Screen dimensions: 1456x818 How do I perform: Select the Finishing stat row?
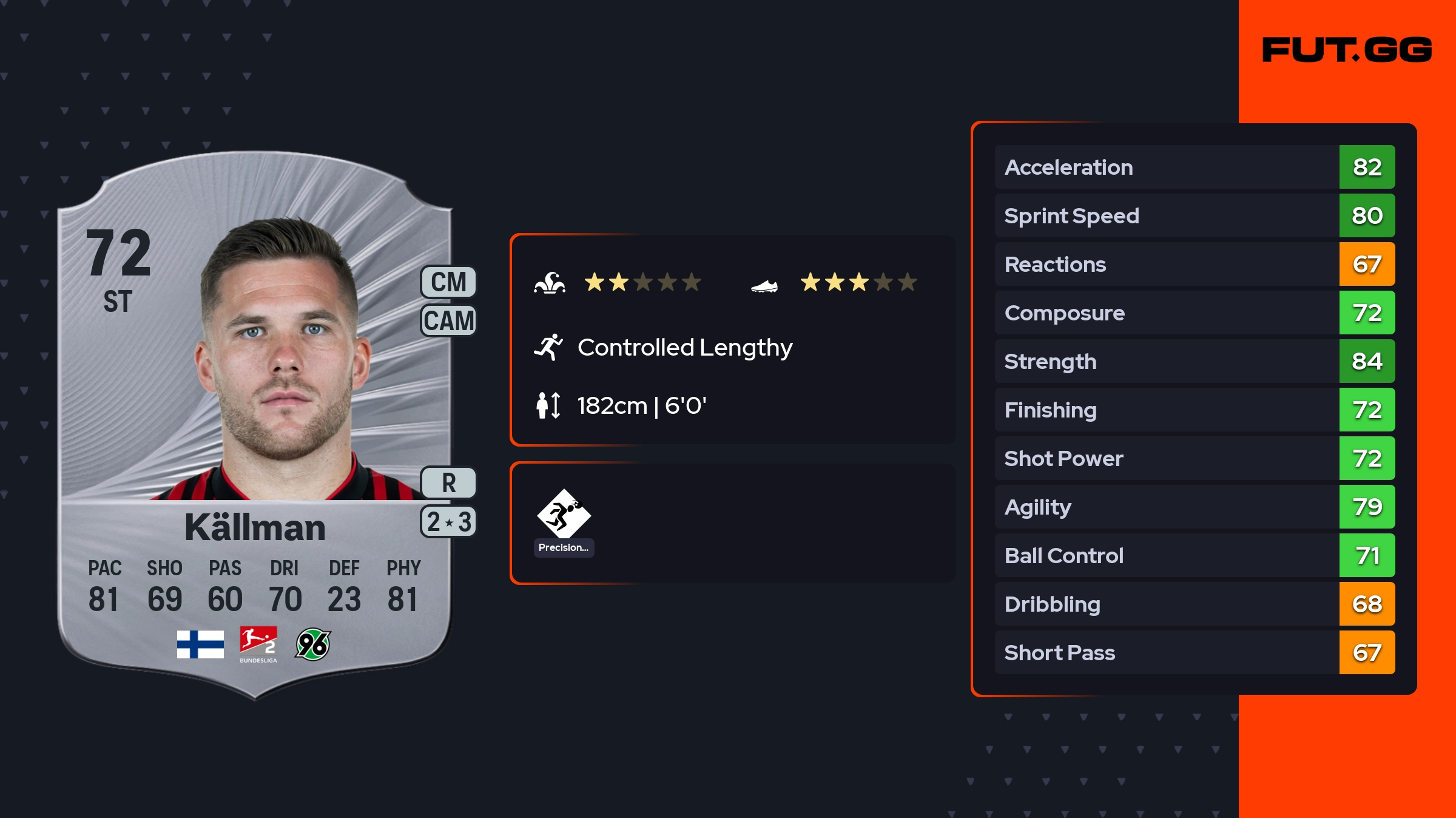point(1194,410)
